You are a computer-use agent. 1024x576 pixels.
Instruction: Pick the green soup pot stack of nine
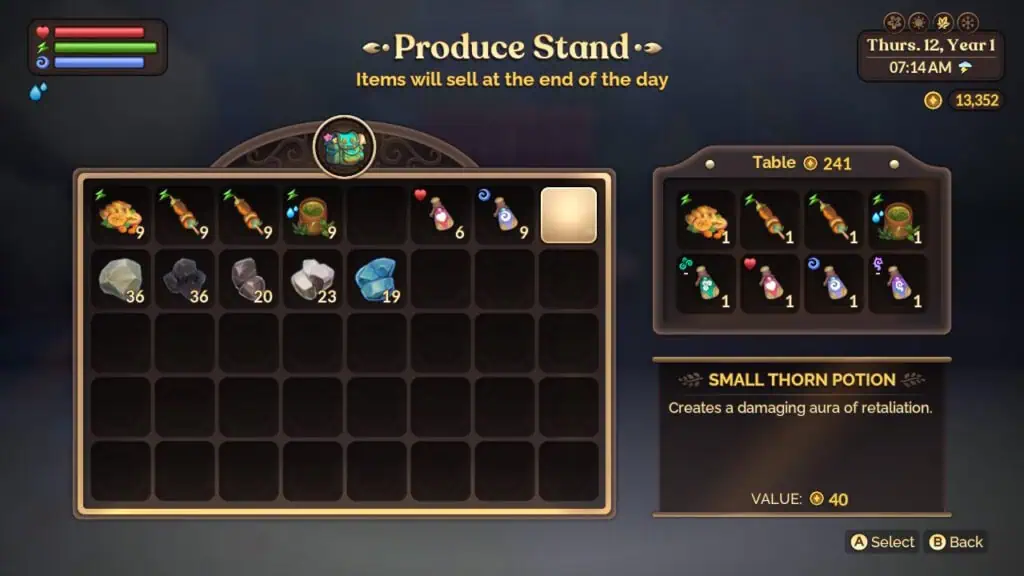pyautogui.click(x=312, y=215)
